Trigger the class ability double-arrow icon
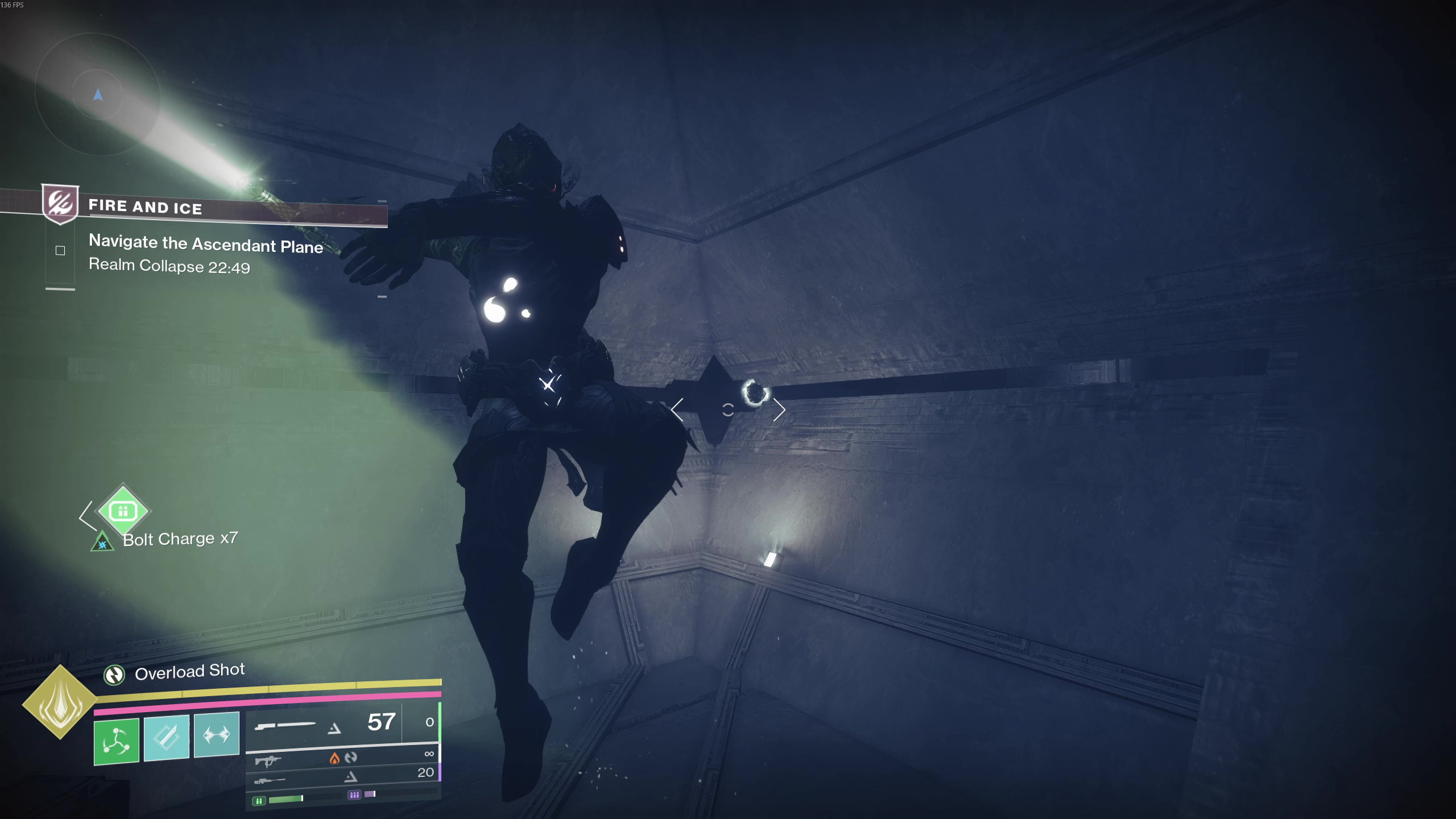The width and height of the screenshot is (1456, 819). (x=217, y=734)
